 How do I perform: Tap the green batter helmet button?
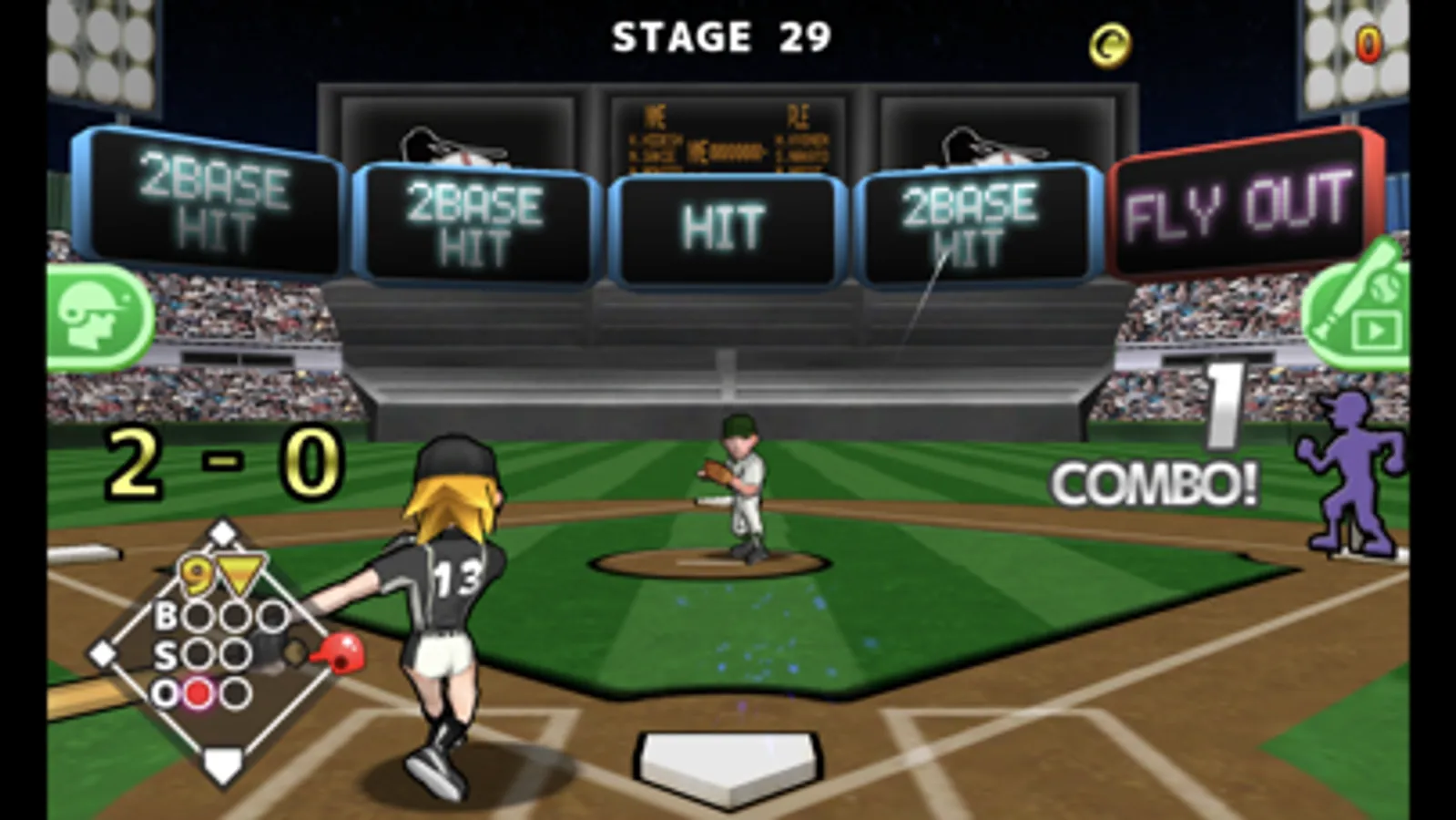pyautogui.click(x=98, y=317)
